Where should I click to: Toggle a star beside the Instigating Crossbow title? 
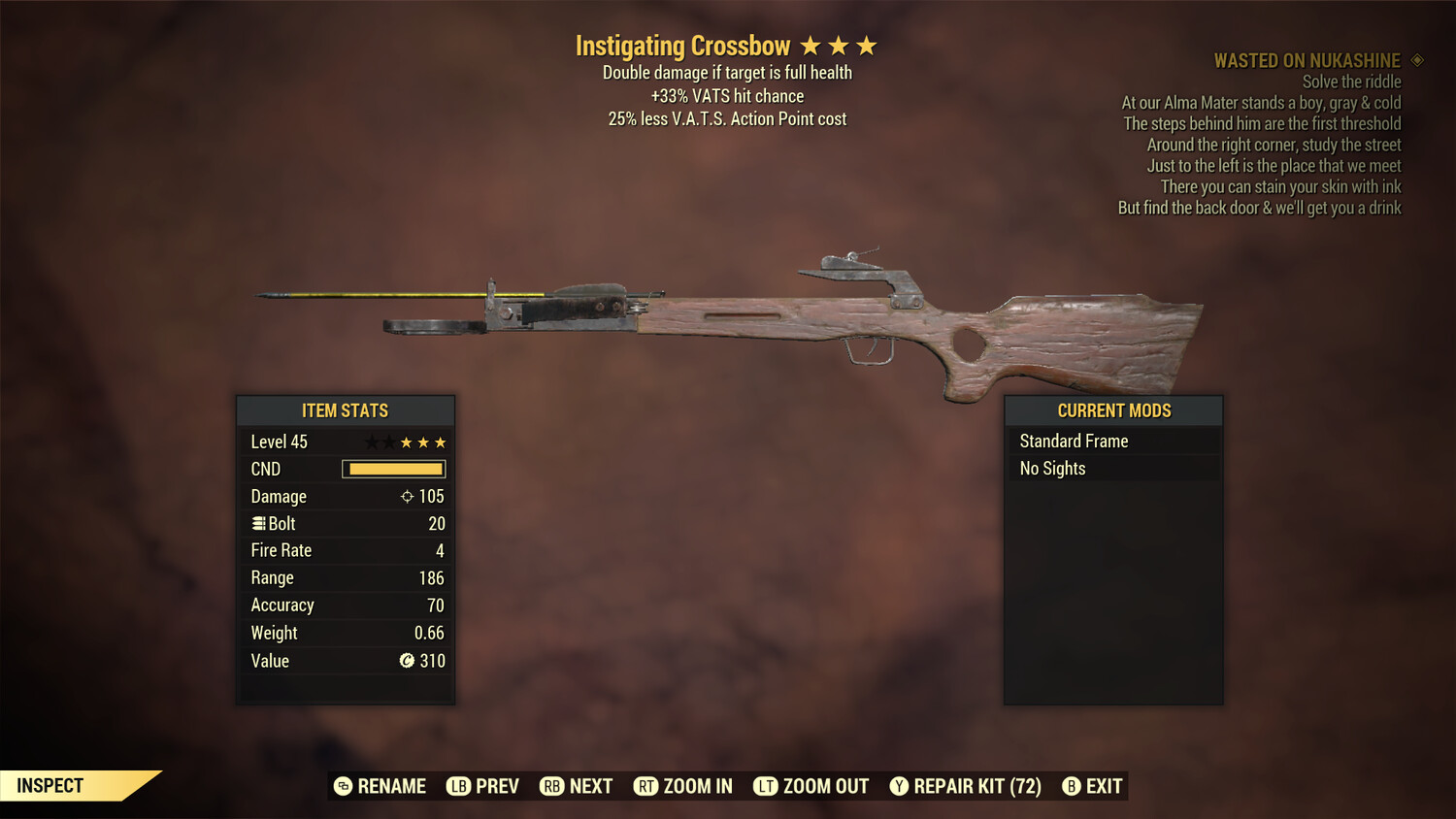tap(841, 45)
